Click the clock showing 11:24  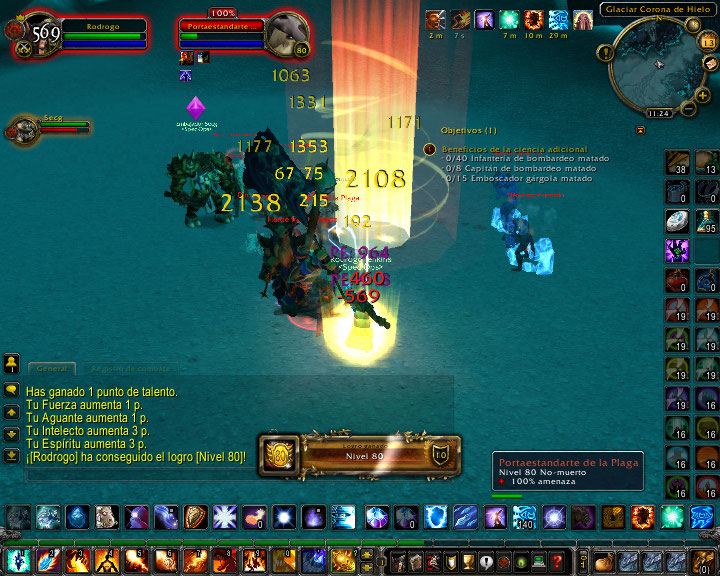click(x=658, y=114)
